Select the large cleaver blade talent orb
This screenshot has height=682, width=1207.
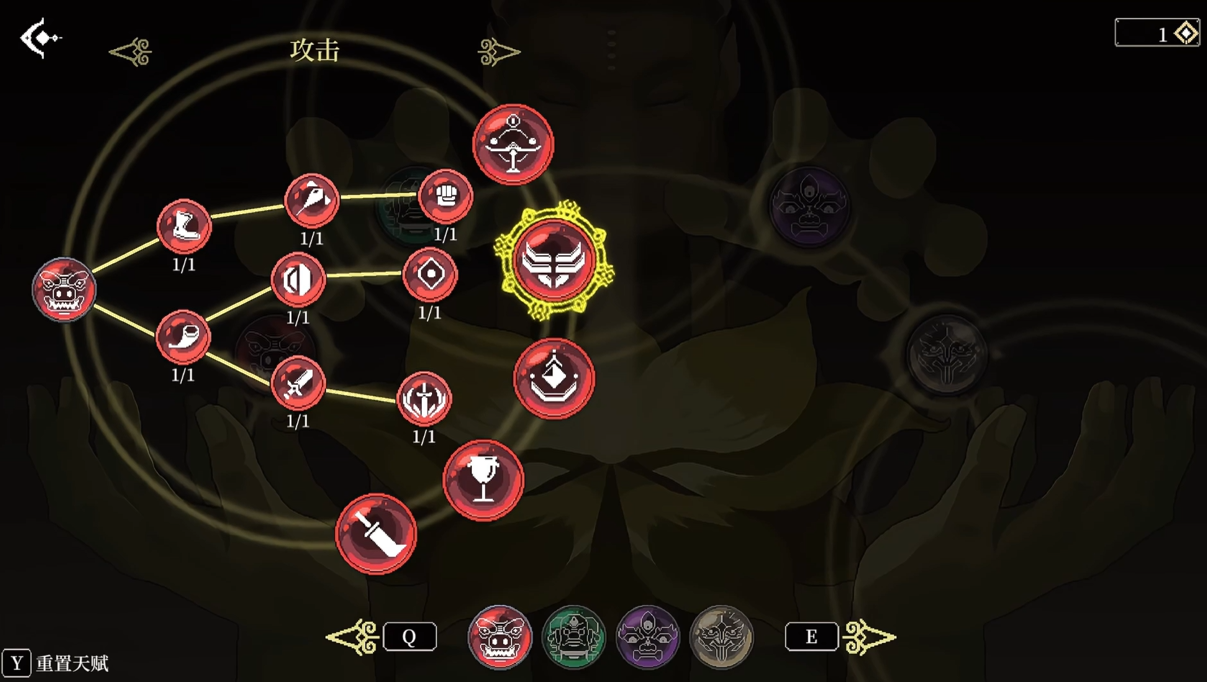pyautogui.click(x=376, y=534)
